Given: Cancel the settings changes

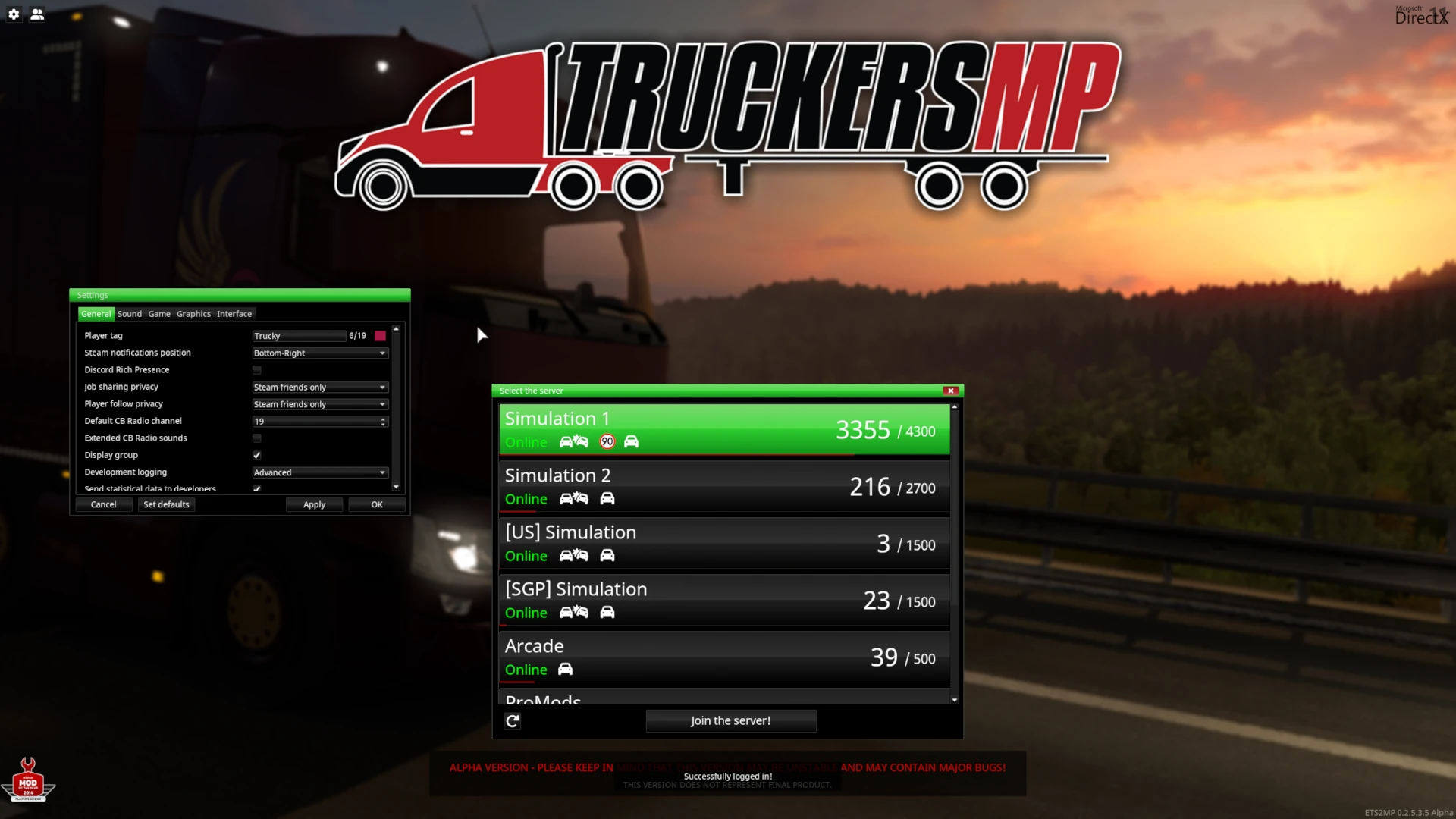Looking at the screenshot, I should (x=104, y=505).
